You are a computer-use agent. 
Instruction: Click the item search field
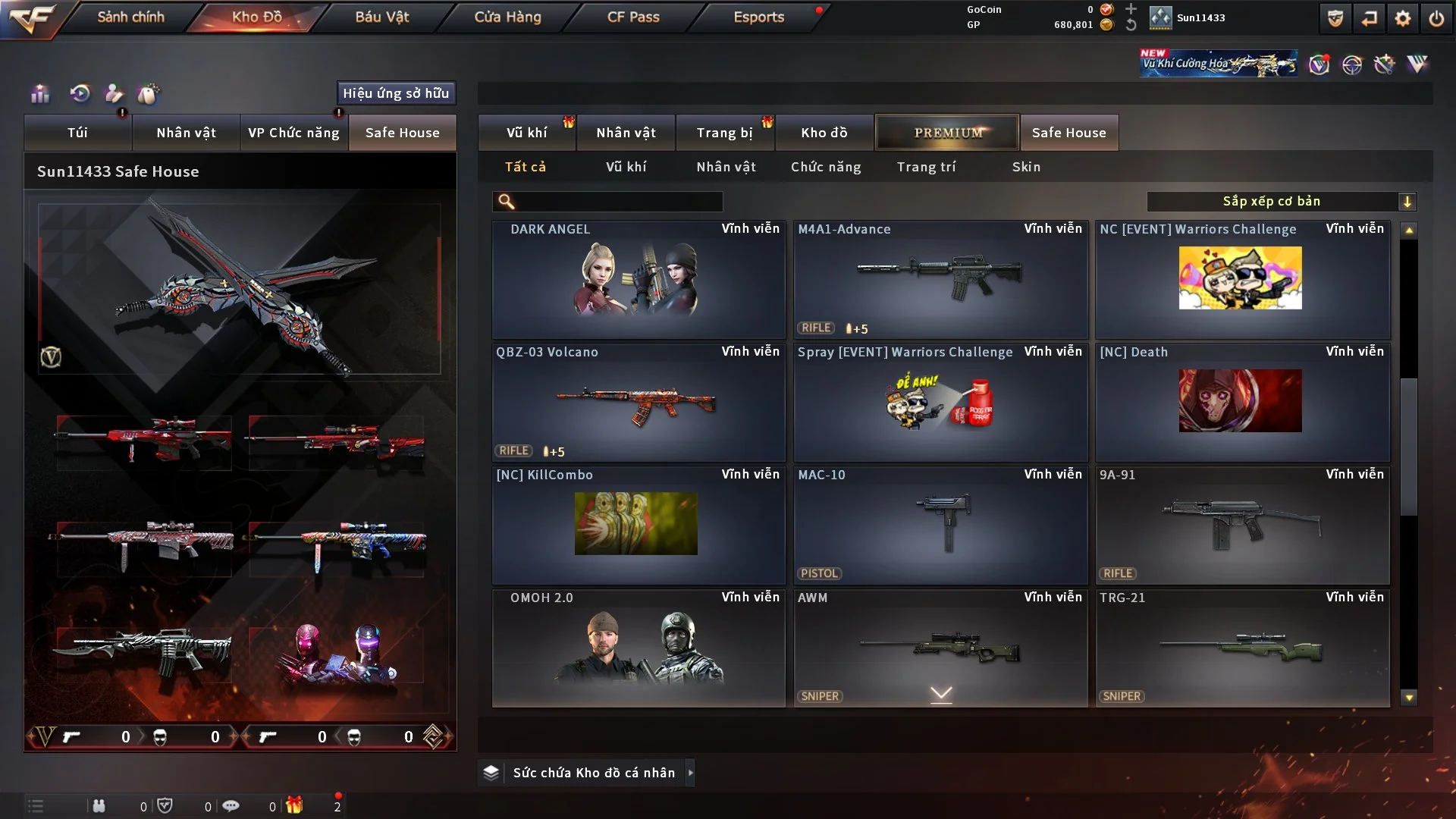click(618, 202)
